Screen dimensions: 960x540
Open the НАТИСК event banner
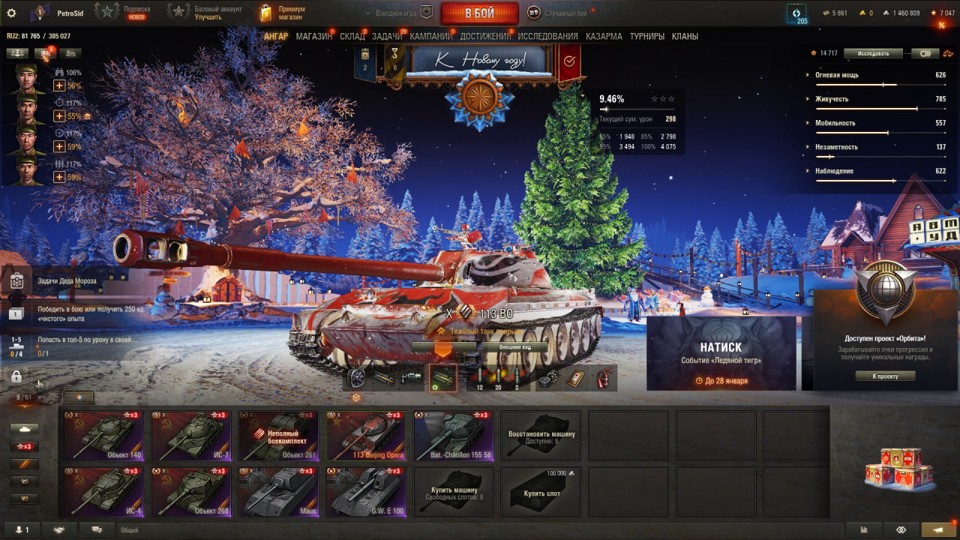tap(721, 353)
